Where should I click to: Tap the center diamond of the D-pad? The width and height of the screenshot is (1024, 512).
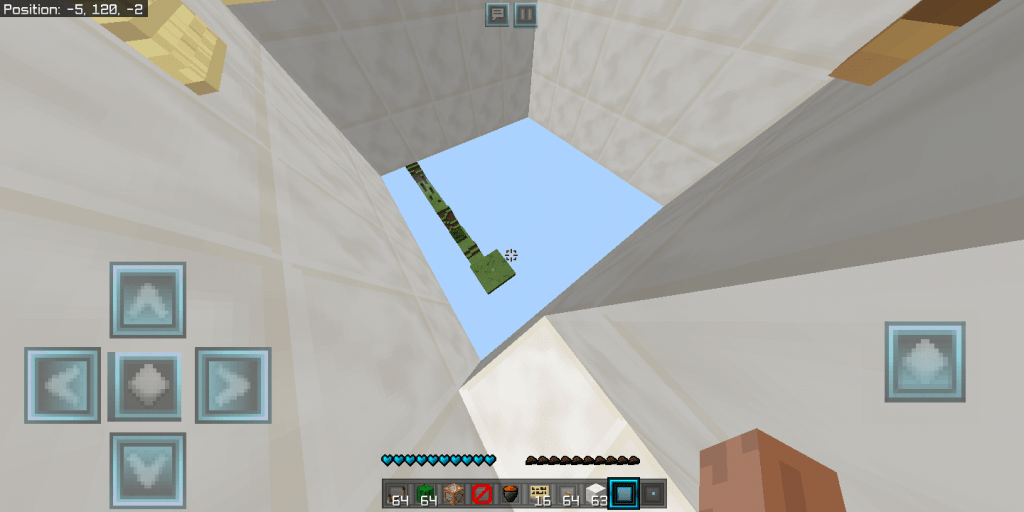coord(148,385)
